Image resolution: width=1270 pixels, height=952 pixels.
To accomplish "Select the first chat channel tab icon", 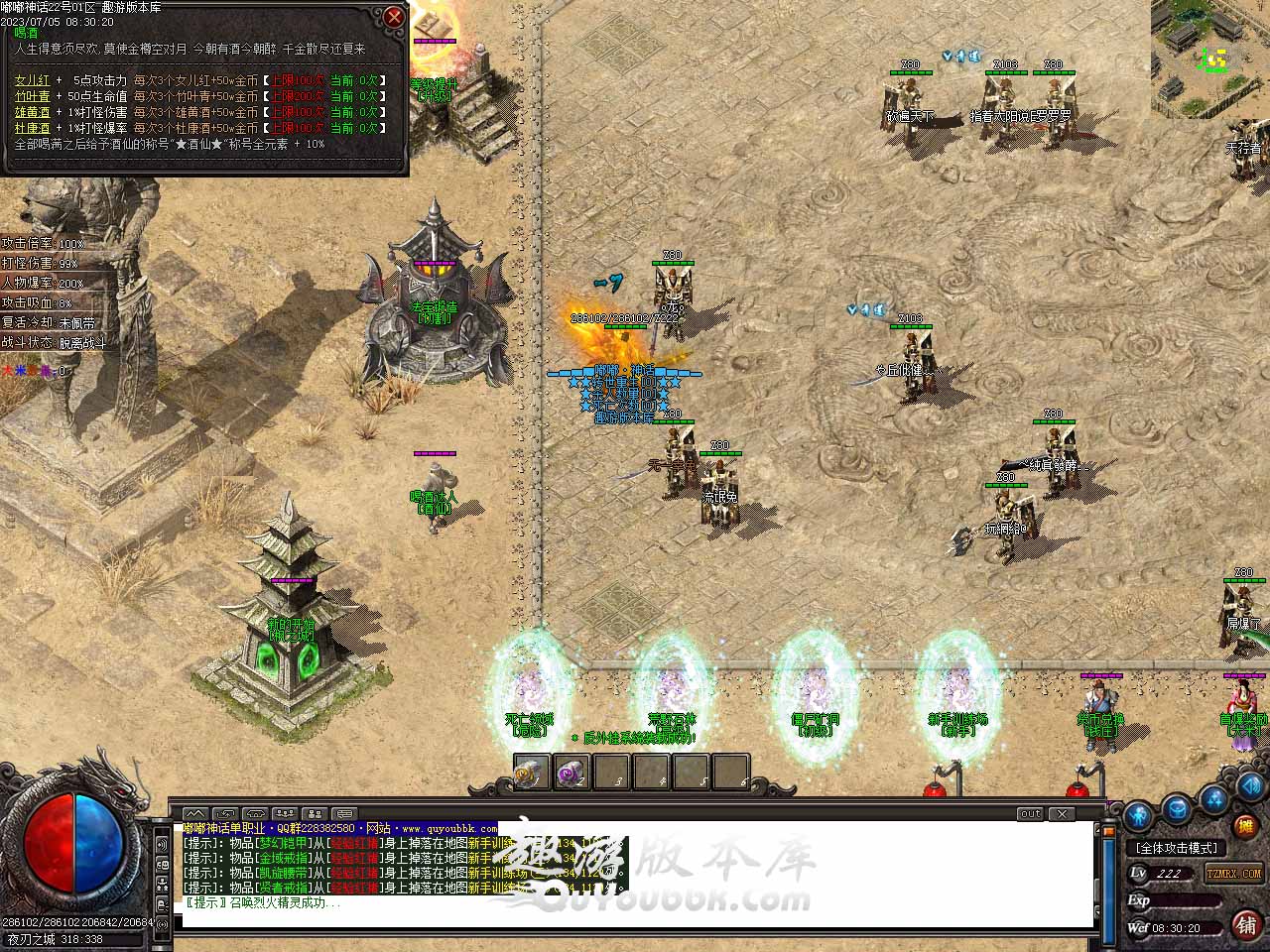I will click(x=195, y=814).
